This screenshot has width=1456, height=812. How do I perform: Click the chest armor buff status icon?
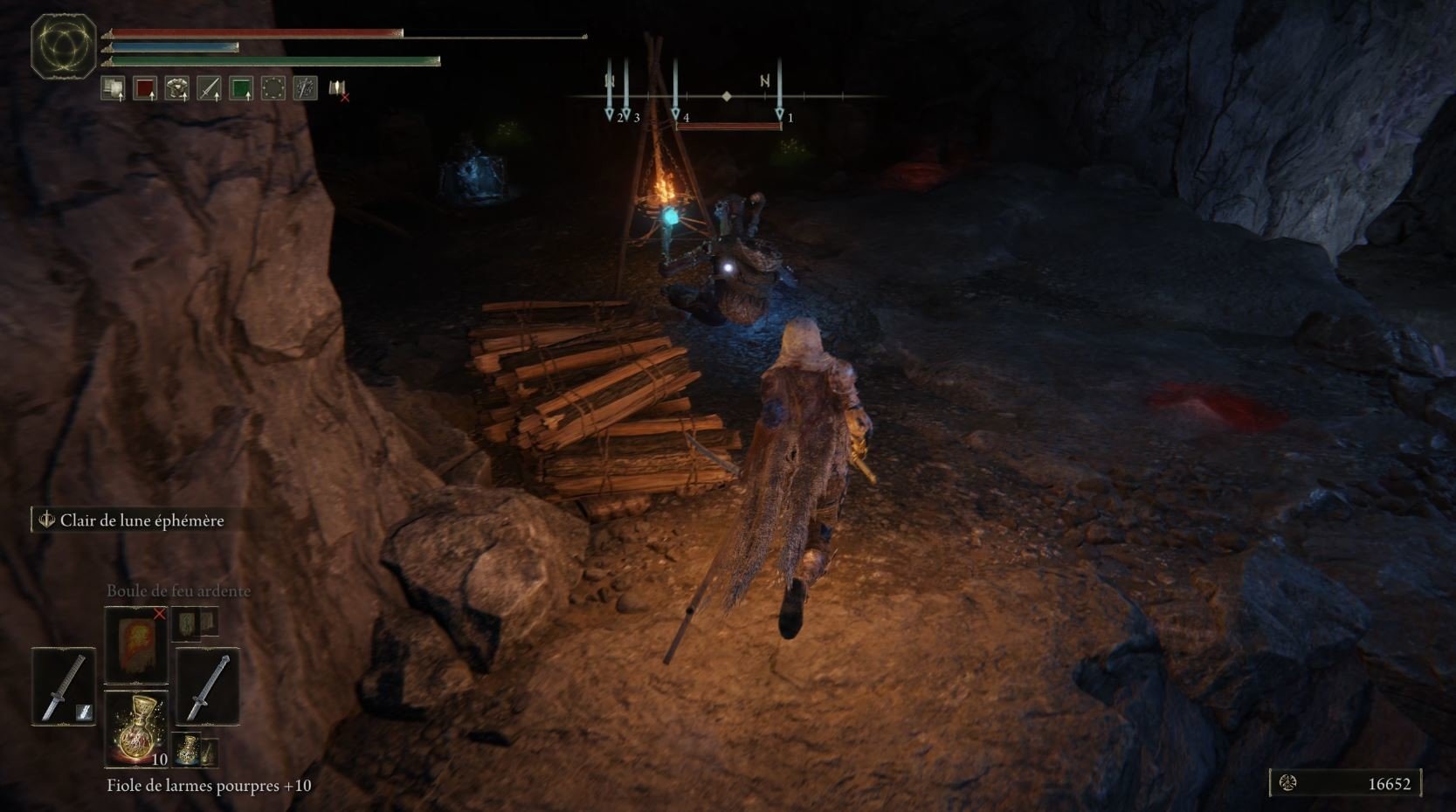coord(177,88)
